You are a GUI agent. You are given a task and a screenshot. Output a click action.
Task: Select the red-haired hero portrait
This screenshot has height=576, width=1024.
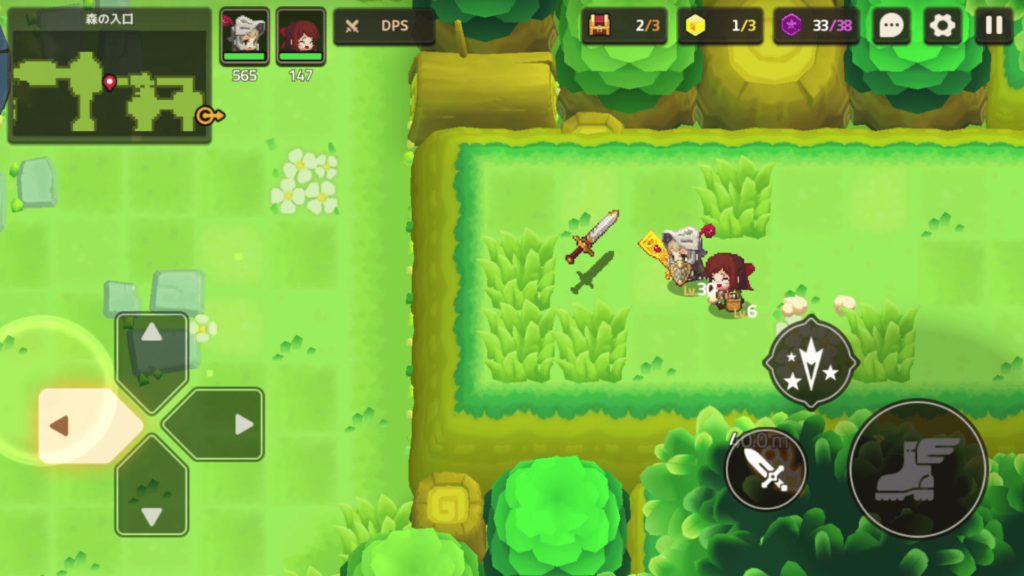301,36
